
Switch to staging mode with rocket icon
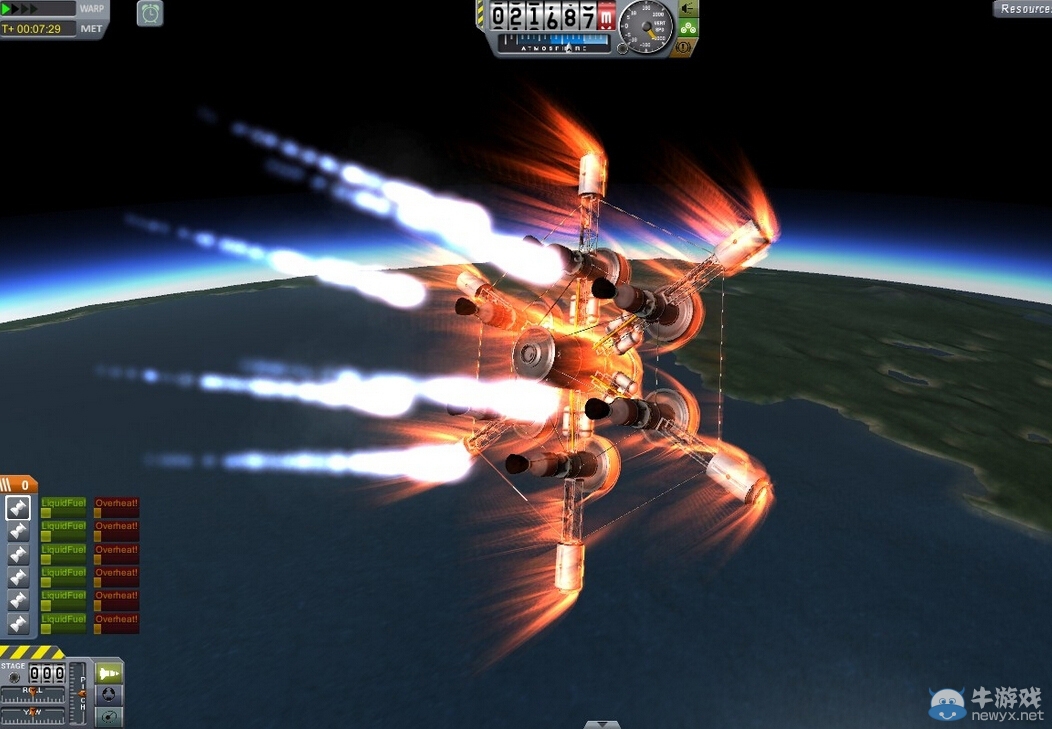(109, 672)
